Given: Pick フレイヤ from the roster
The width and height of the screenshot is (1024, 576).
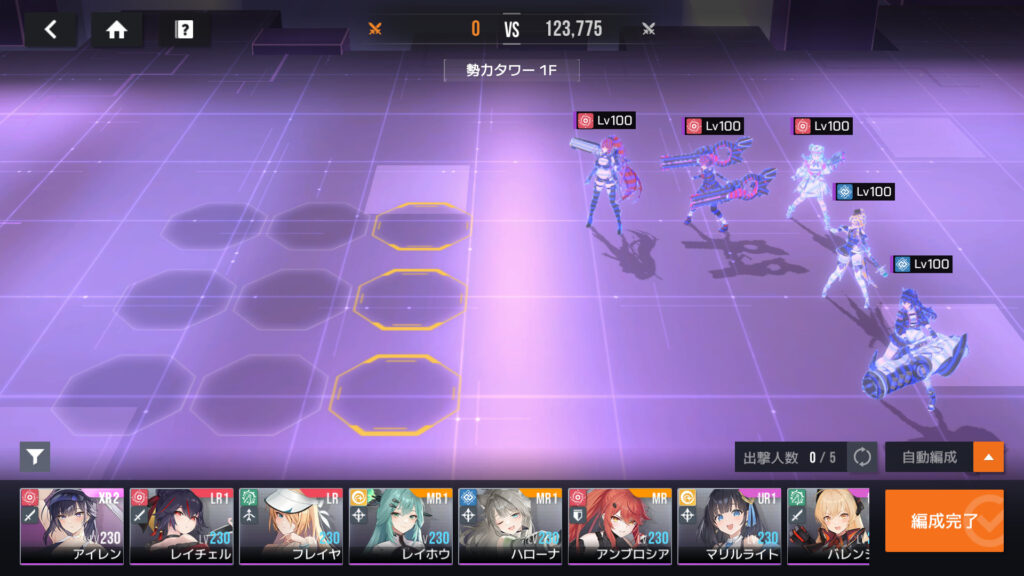Looking at the screenshot, I should (291, 526).
